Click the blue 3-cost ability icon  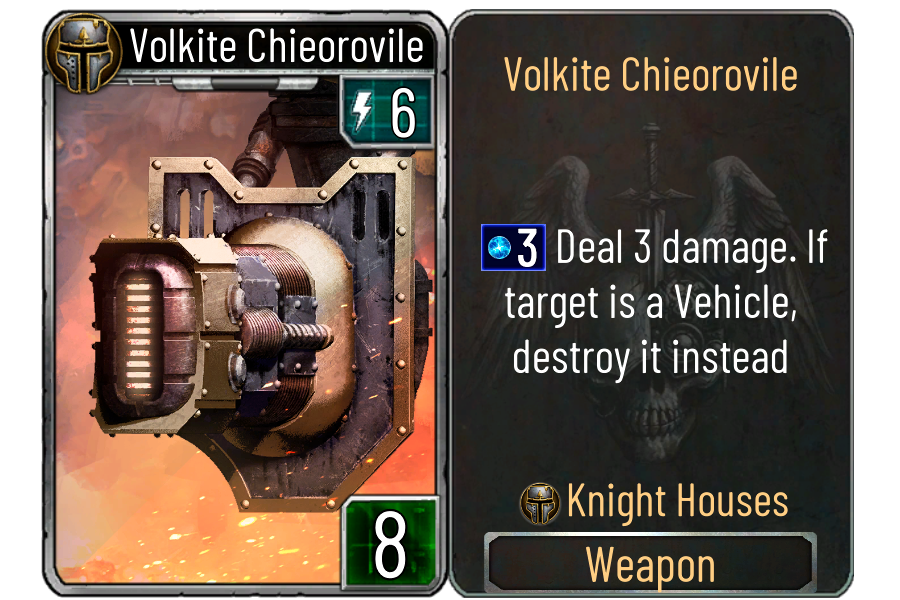pyautogui.click(x=513, y=249)
